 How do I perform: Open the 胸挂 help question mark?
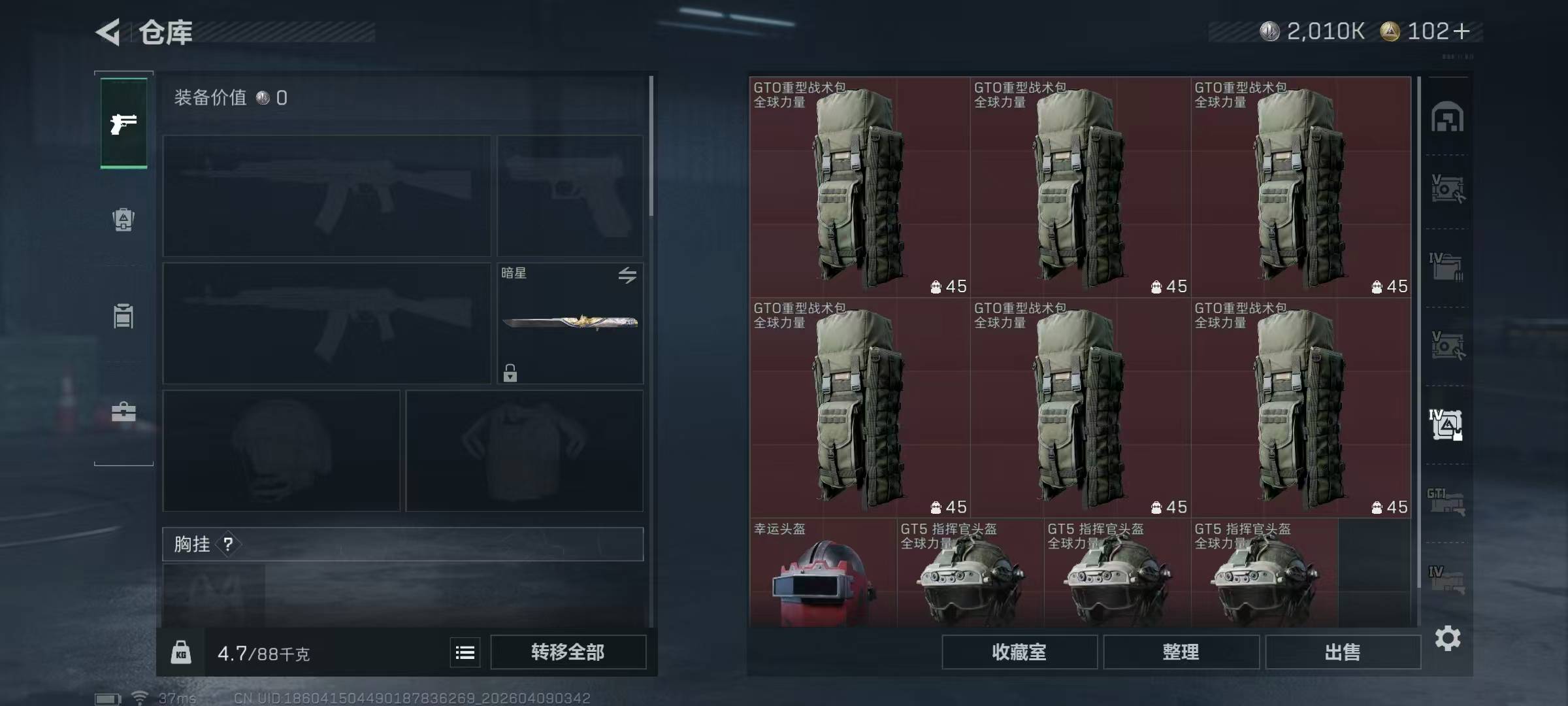[x=228, y=544]
